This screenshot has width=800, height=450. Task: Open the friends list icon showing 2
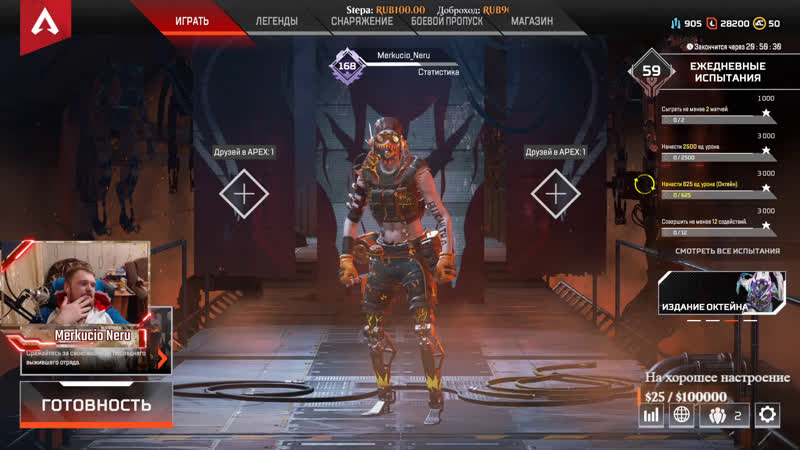coord(726,414)
